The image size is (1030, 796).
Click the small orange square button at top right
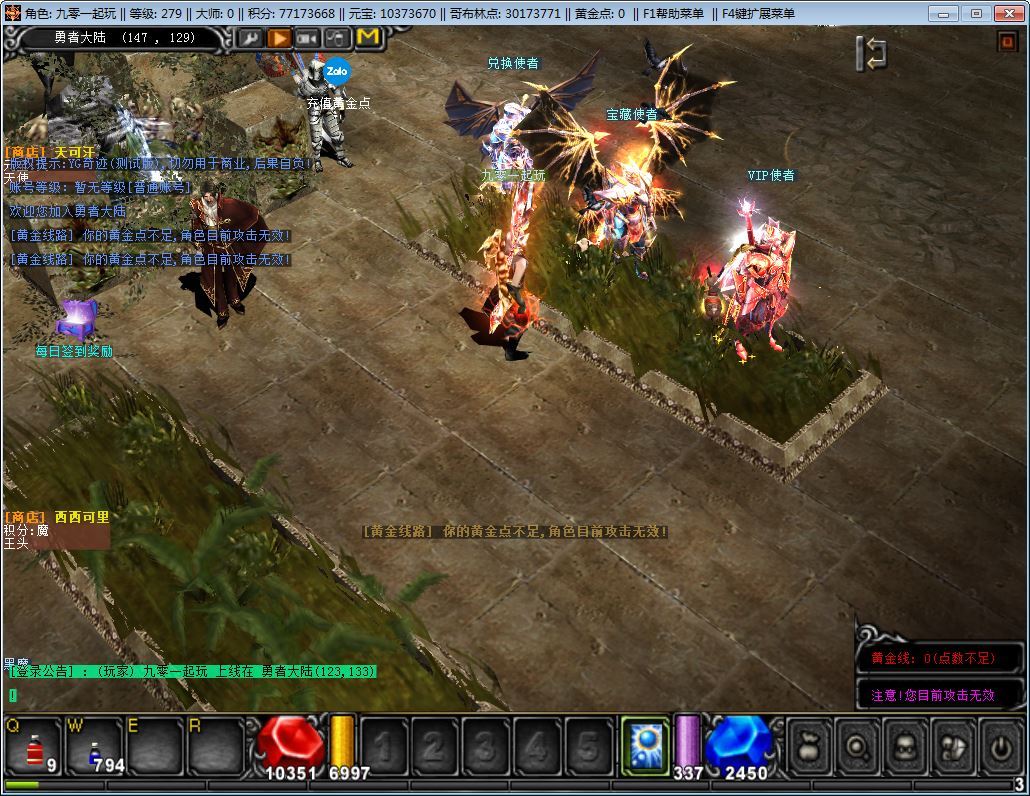point(1006,41)
